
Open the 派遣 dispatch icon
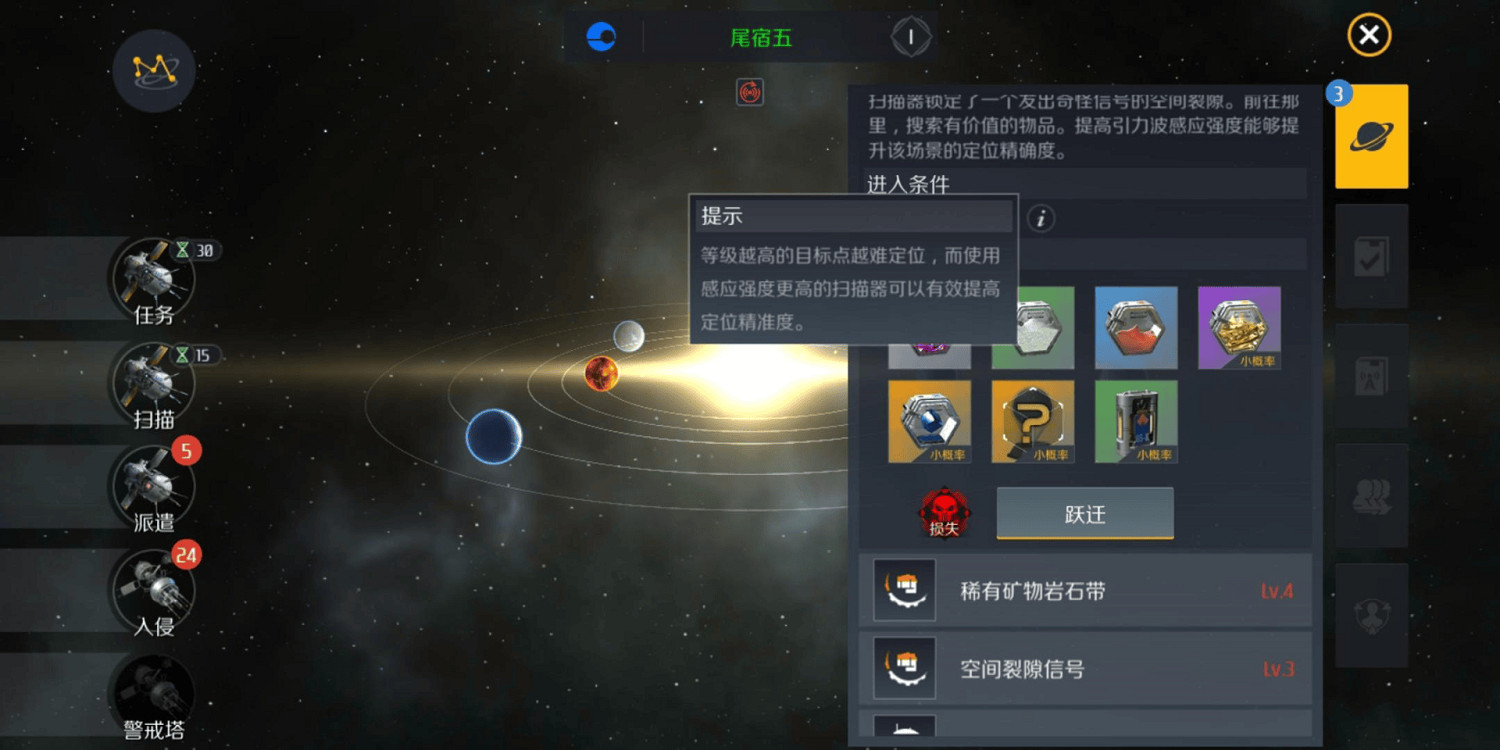(x=152, y=488)
